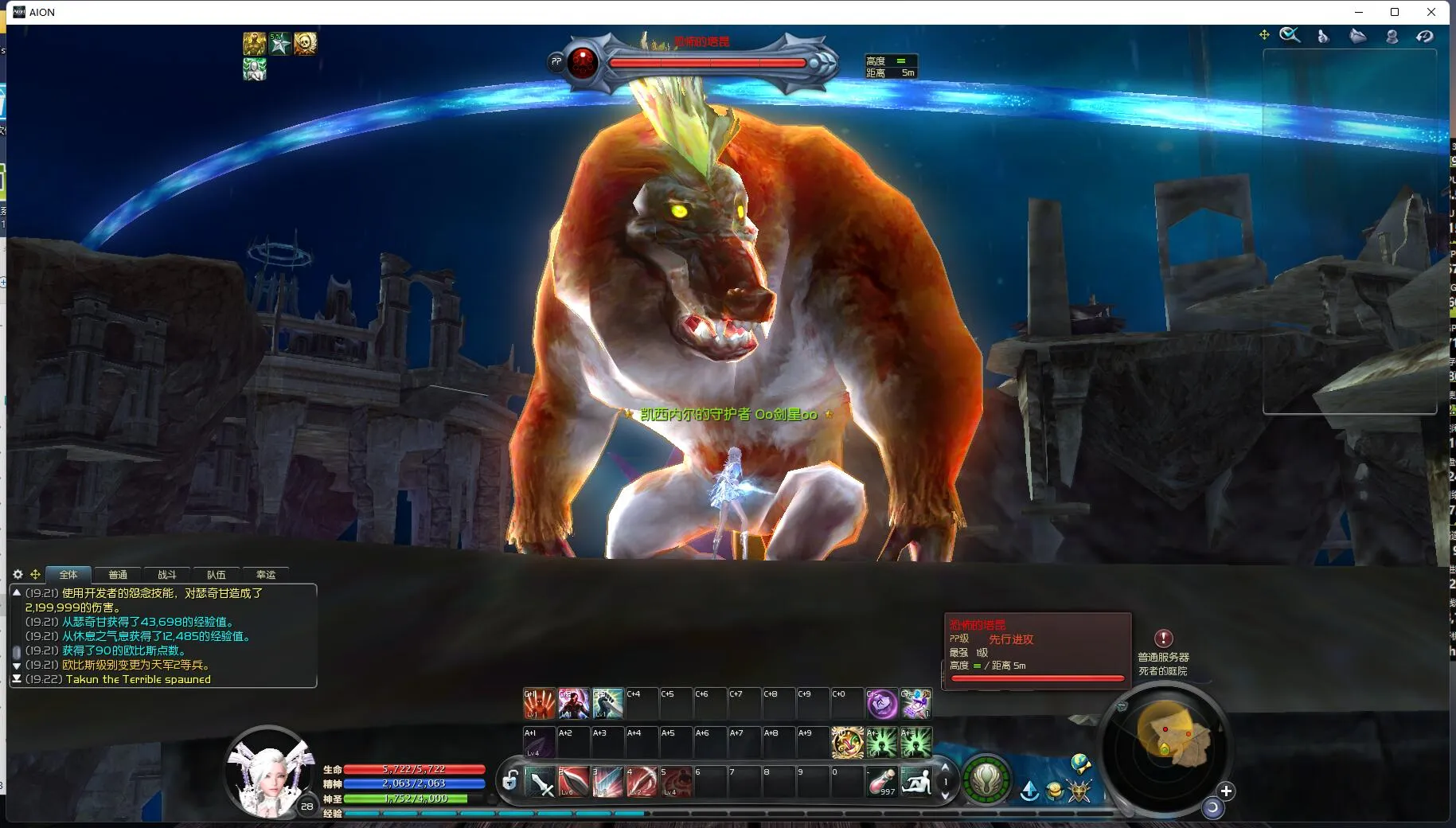Open chat settings gear icon
This screenshot has height=828, width=1456.
18,574
